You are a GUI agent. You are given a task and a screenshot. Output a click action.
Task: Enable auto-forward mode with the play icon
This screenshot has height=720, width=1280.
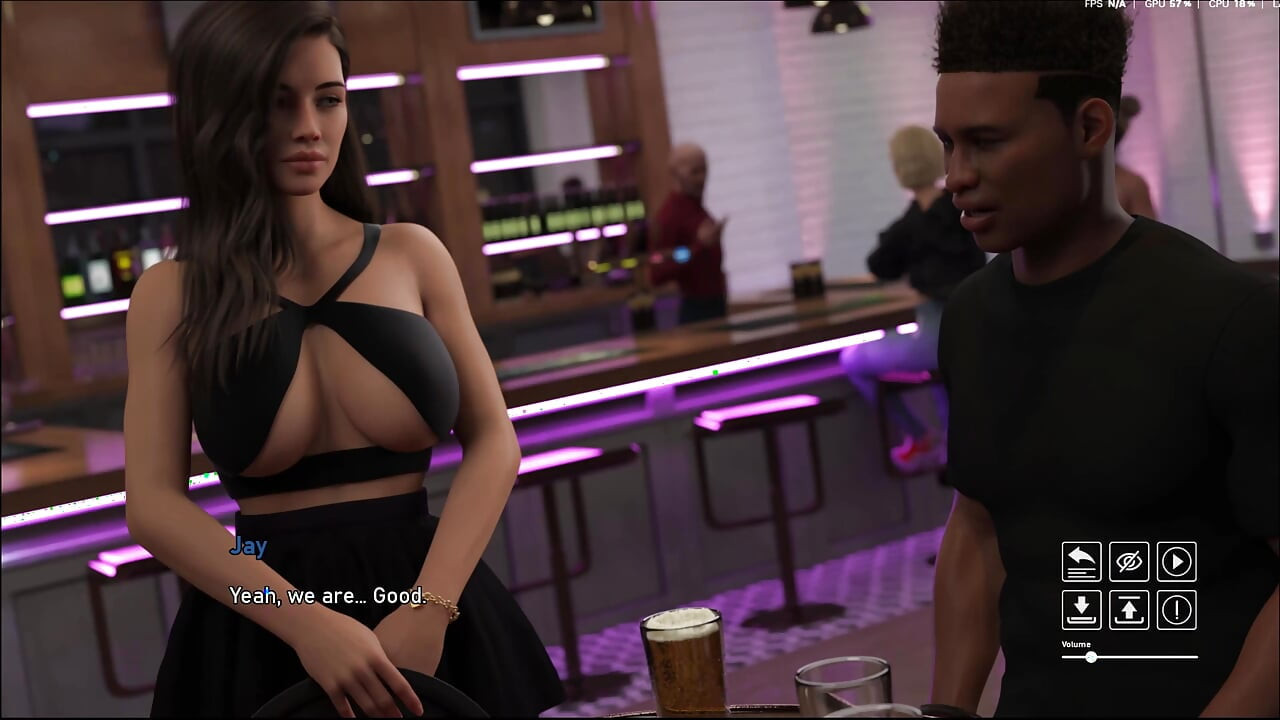coord(1175,561)
